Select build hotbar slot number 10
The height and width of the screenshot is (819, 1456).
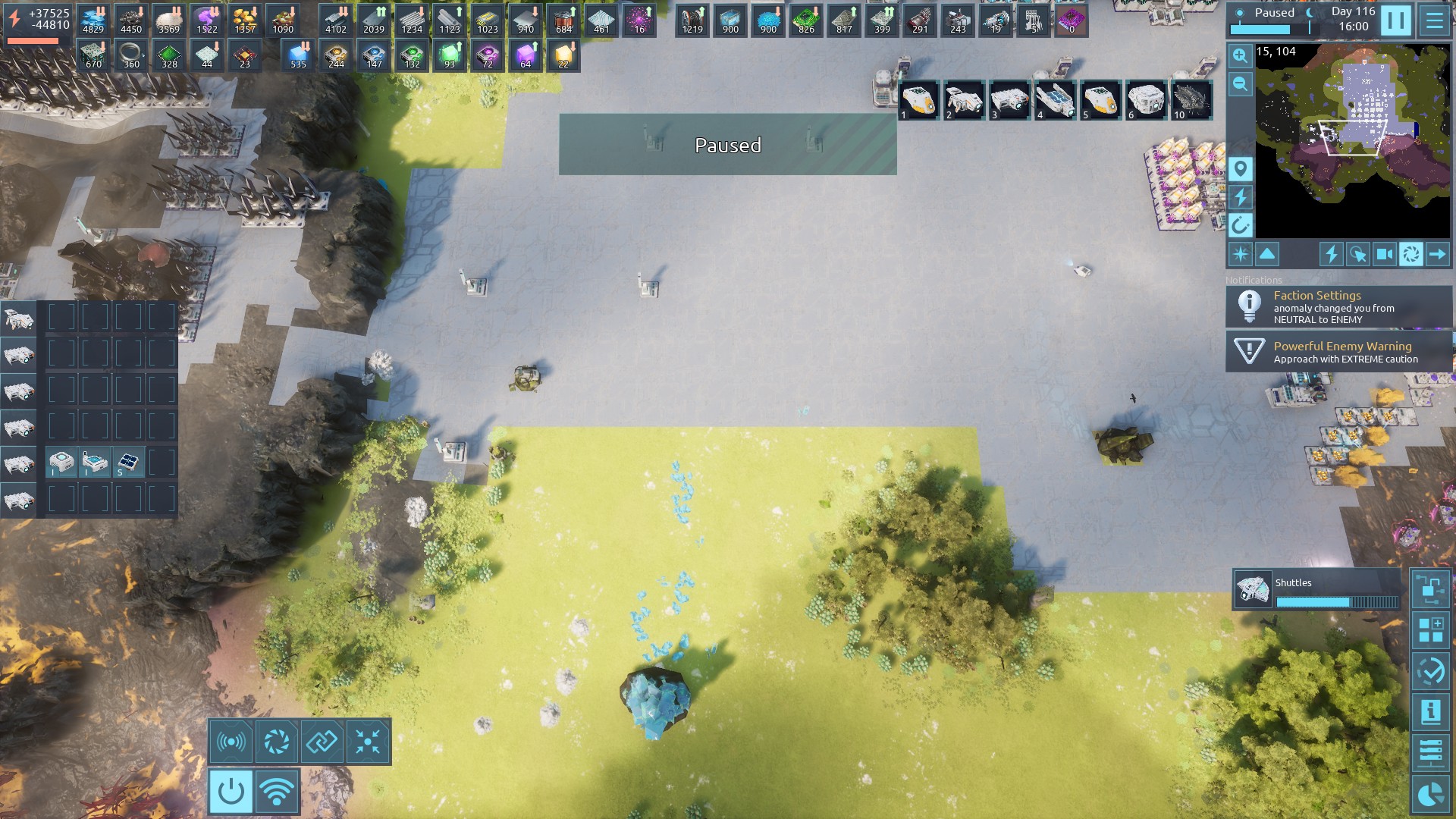tap(1191, 100)
